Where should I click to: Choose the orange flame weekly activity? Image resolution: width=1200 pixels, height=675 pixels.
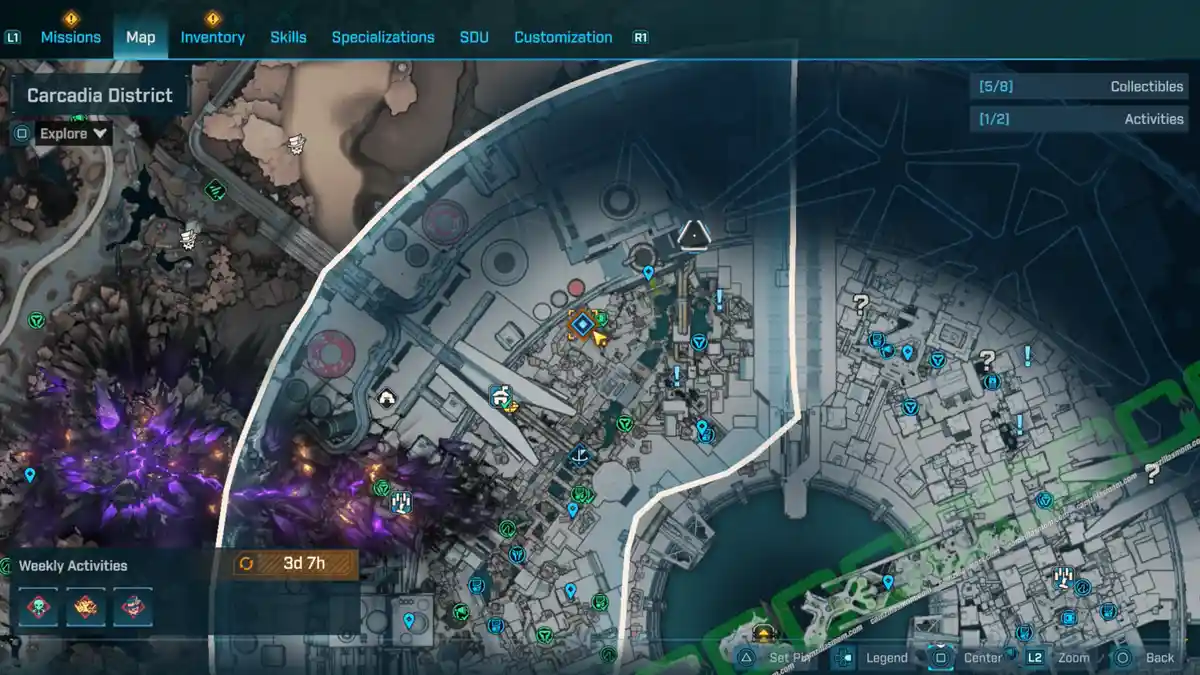(86, 607)
